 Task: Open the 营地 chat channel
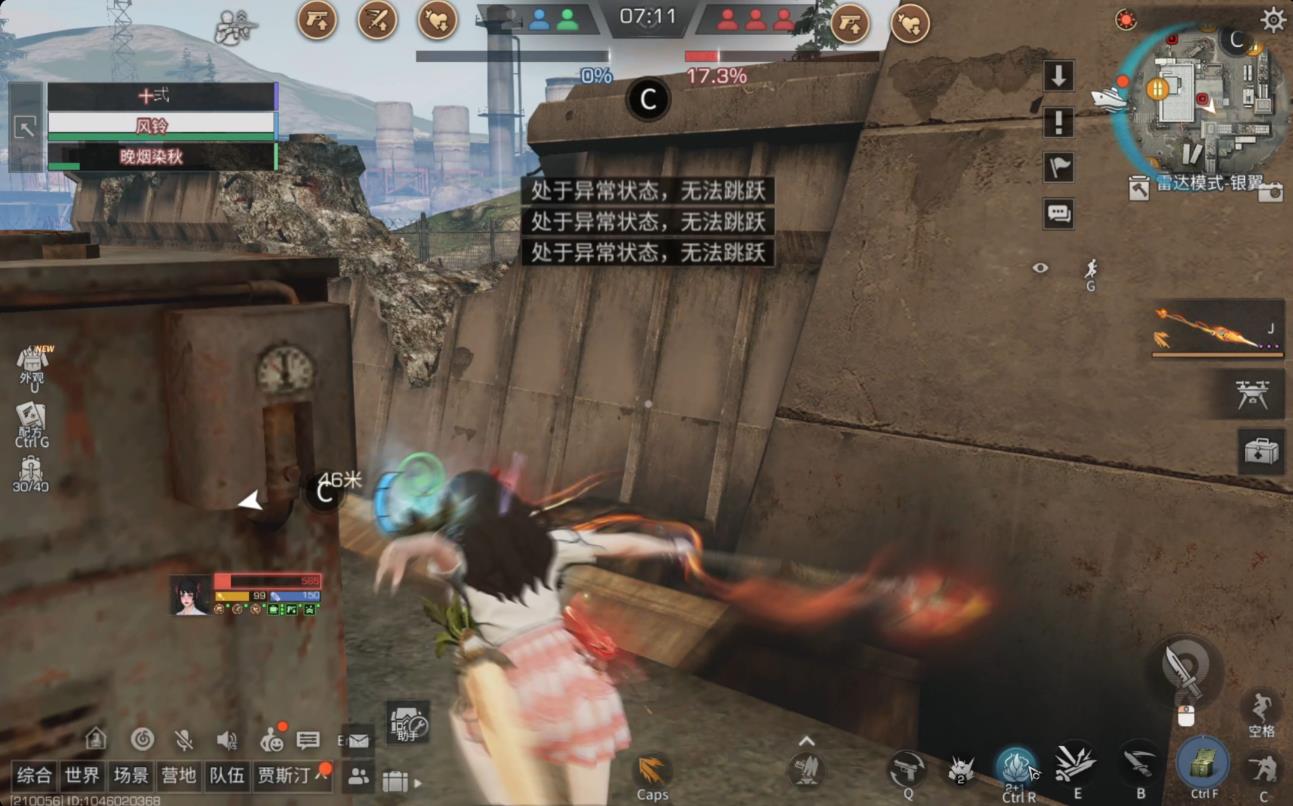(179, 775)
